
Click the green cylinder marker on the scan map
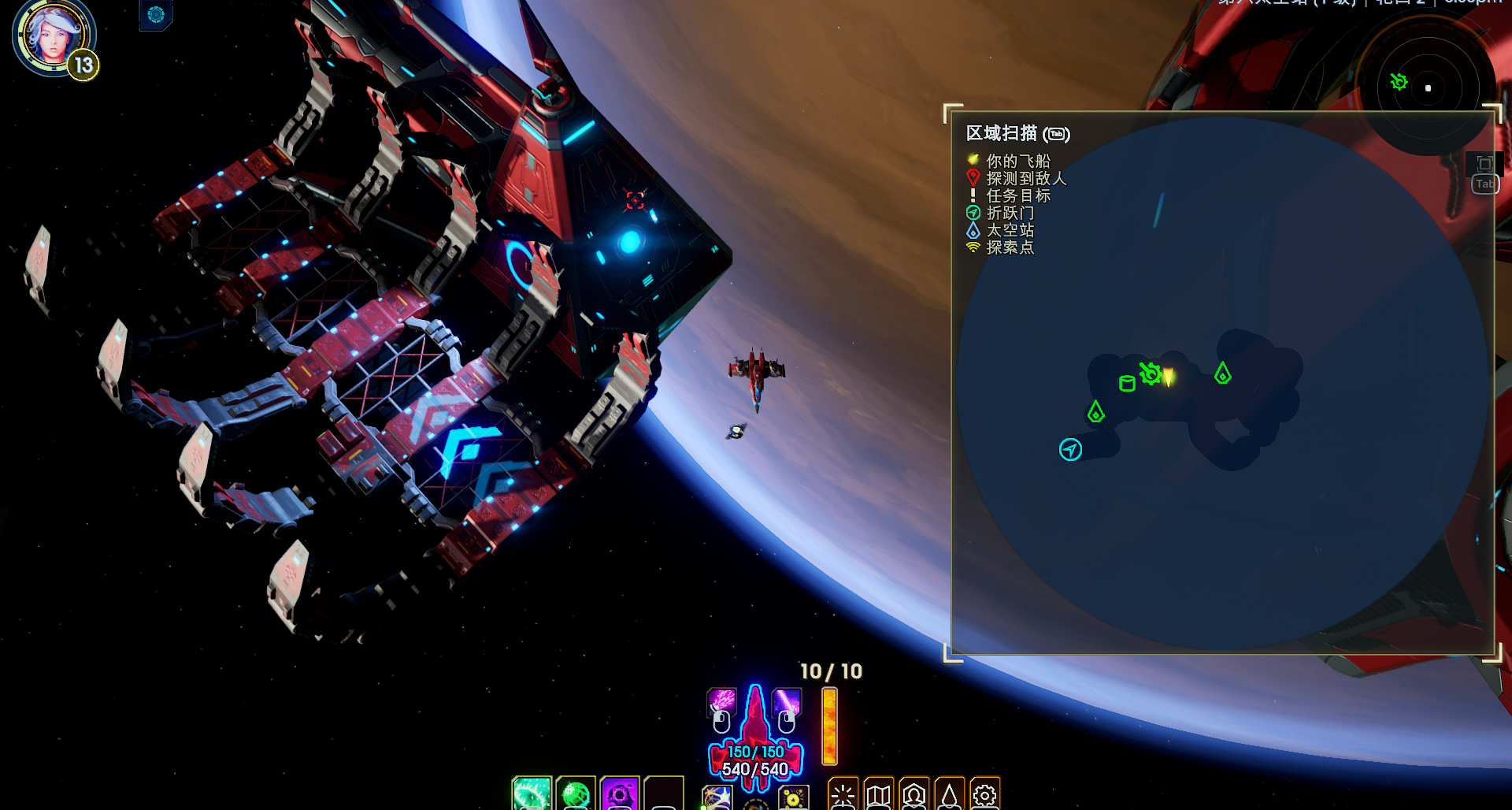[x=1127, y=384]
